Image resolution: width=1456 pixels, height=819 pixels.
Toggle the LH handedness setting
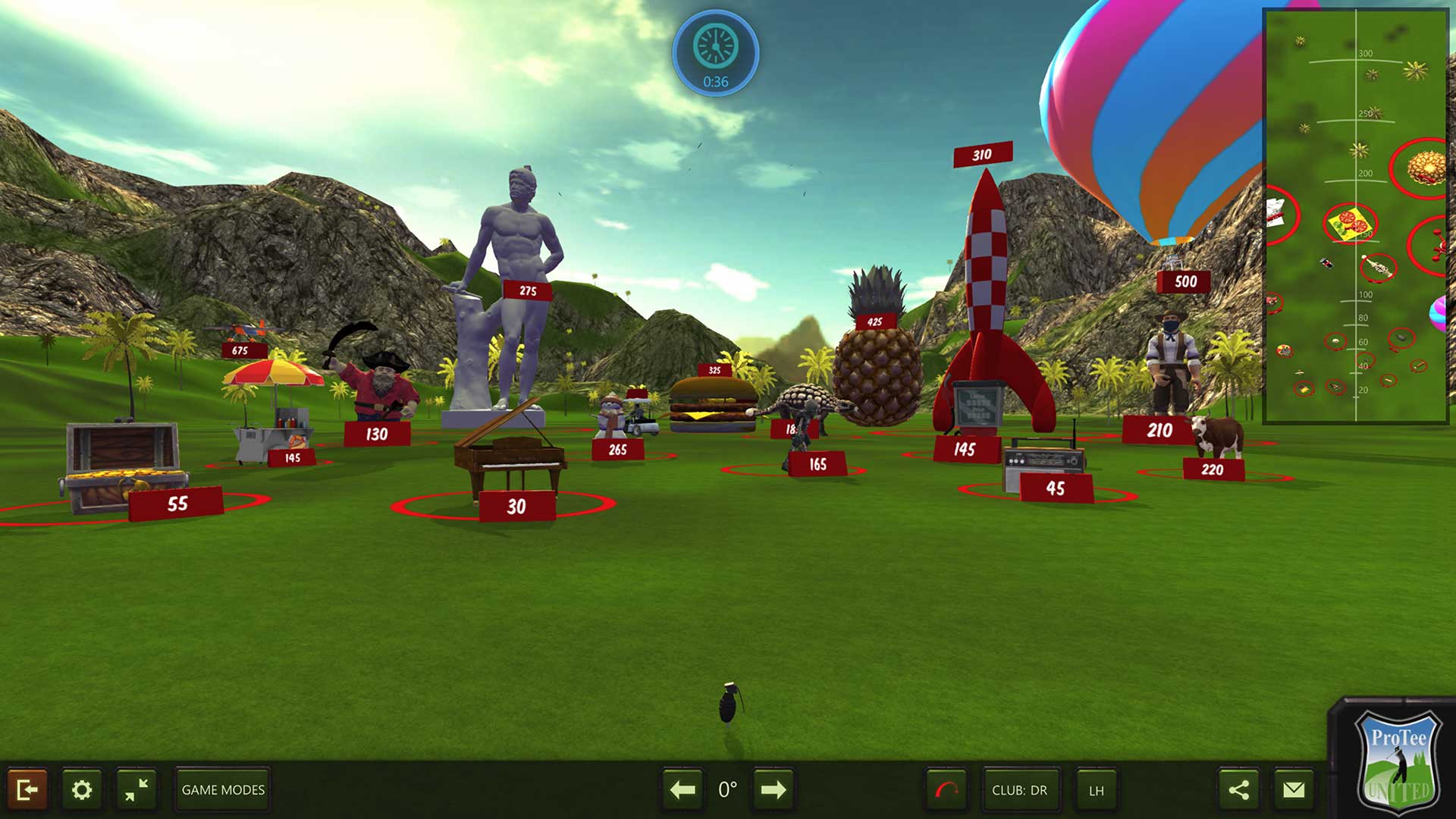pos(1096,789)
